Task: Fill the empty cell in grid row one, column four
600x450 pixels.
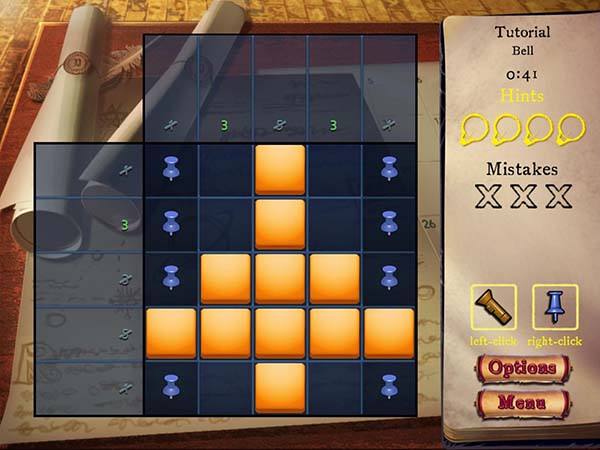Action: (x=334, y=170)
